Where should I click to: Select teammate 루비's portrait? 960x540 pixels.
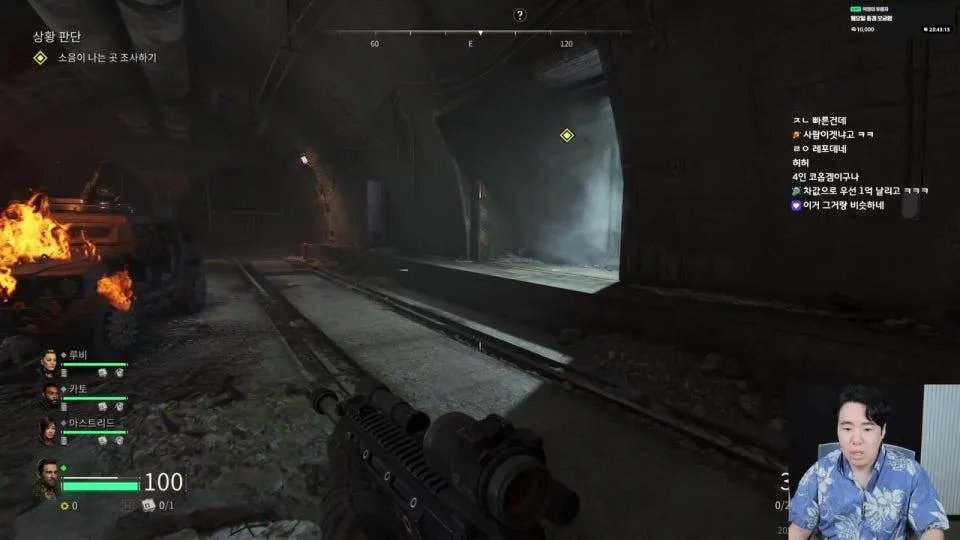pos(49,363)
